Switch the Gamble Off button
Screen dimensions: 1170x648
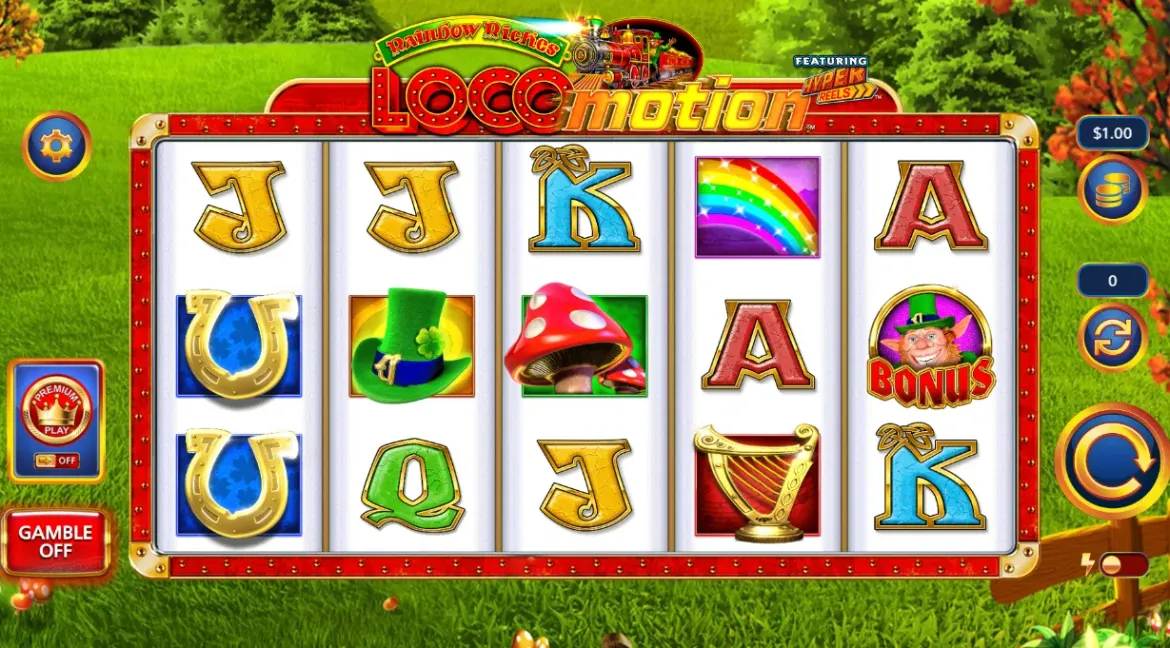(56, 542)
